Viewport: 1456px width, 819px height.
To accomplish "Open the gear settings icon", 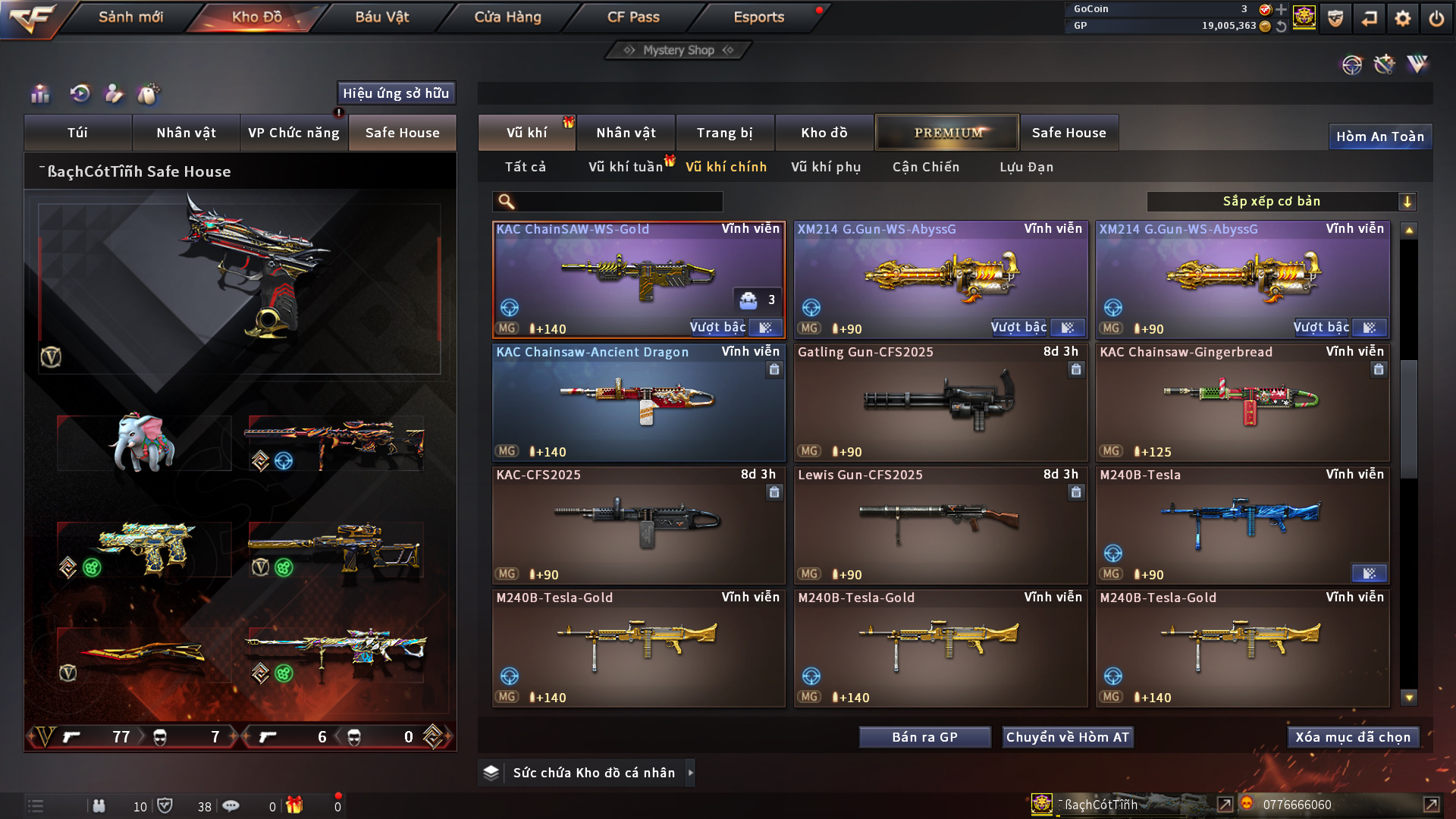I will click(x=1402, y=18).
